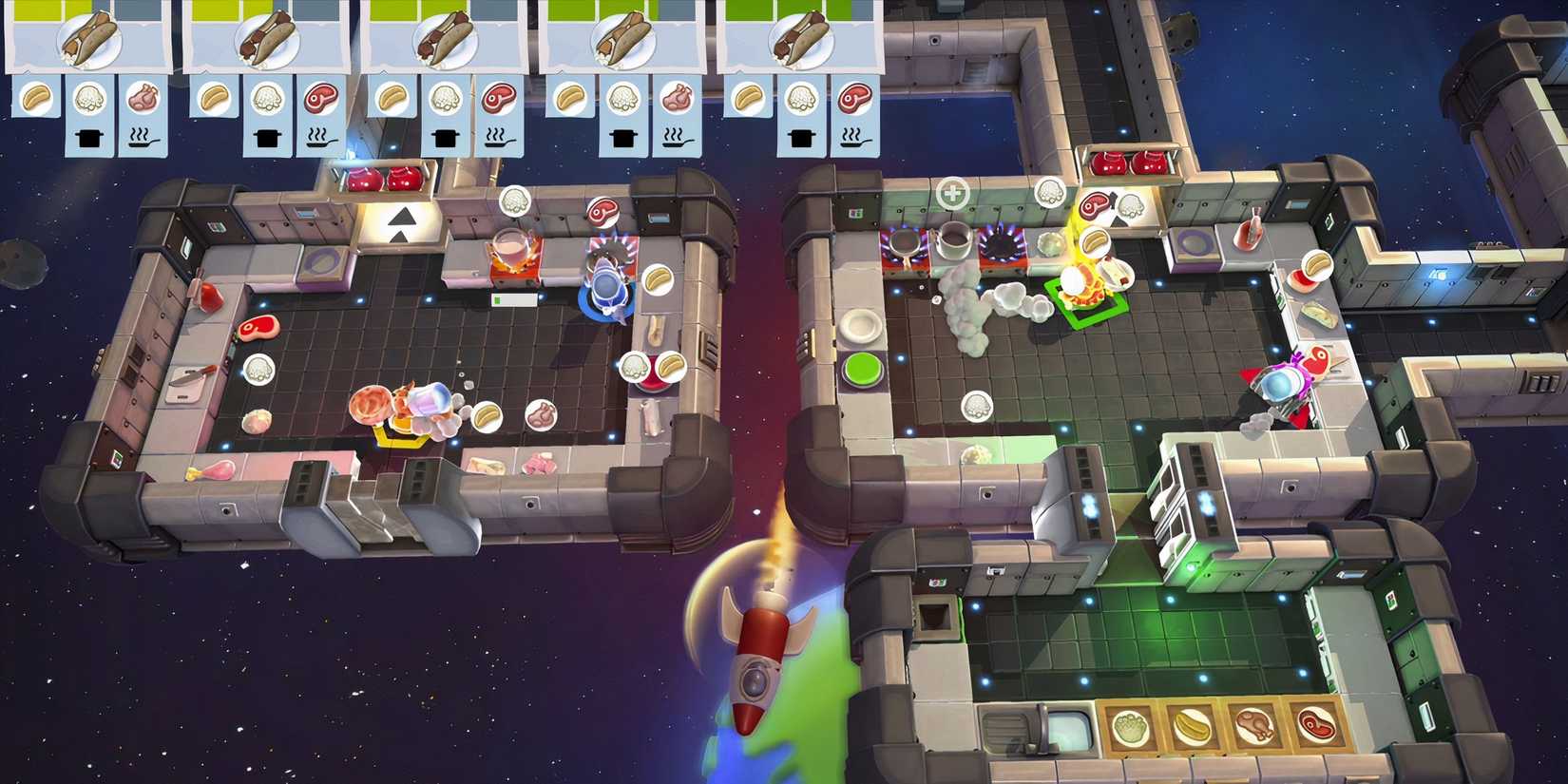Click the flying rocket ship
Viewport: 1568px width, 784px height.
click(x=760, y=665)
